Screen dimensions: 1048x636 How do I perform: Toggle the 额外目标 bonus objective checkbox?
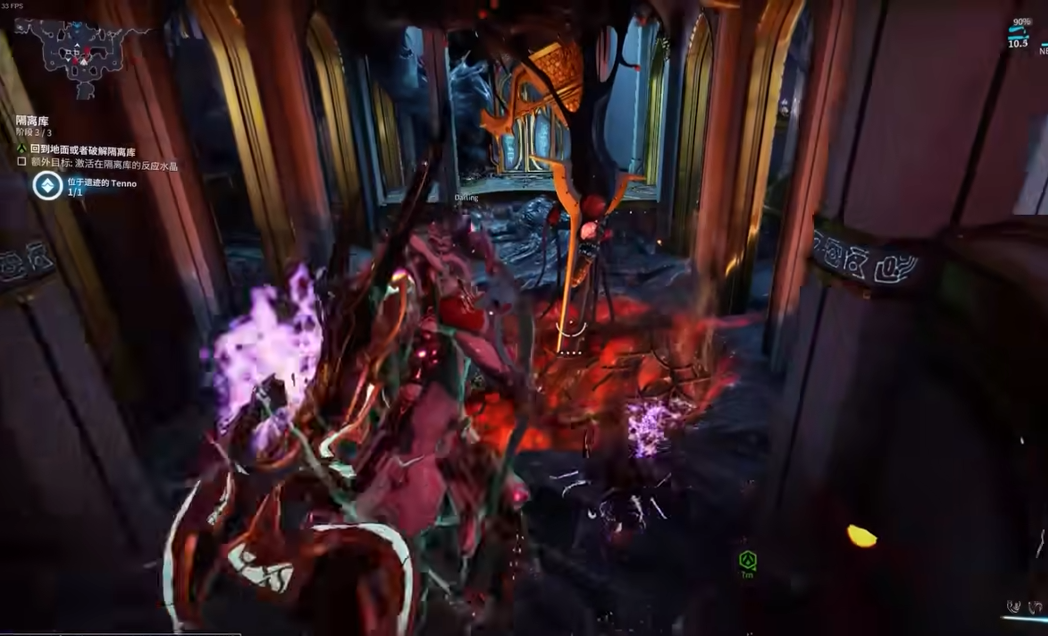[21, 165]
